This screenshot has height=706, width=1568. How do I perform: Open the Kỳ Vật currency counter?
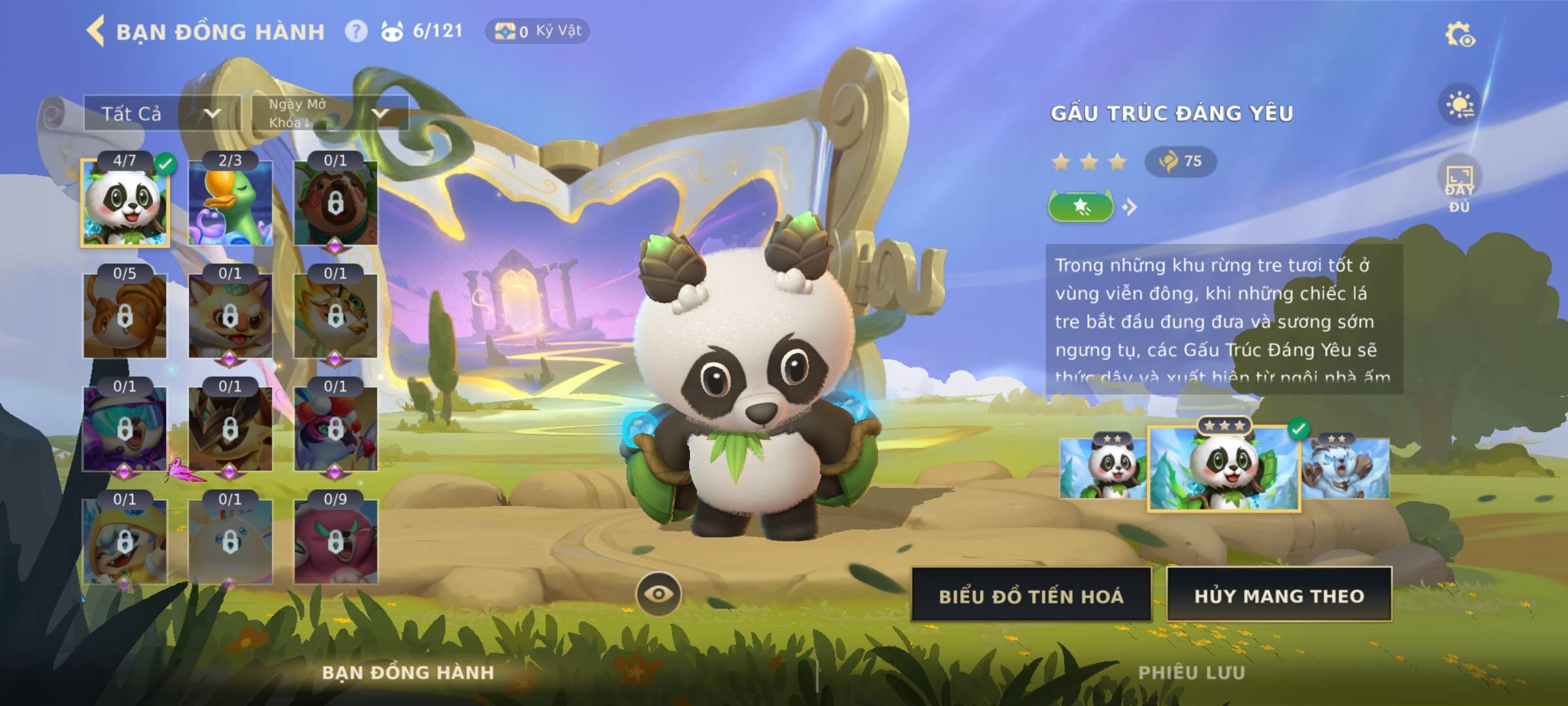tap(537, 31)
